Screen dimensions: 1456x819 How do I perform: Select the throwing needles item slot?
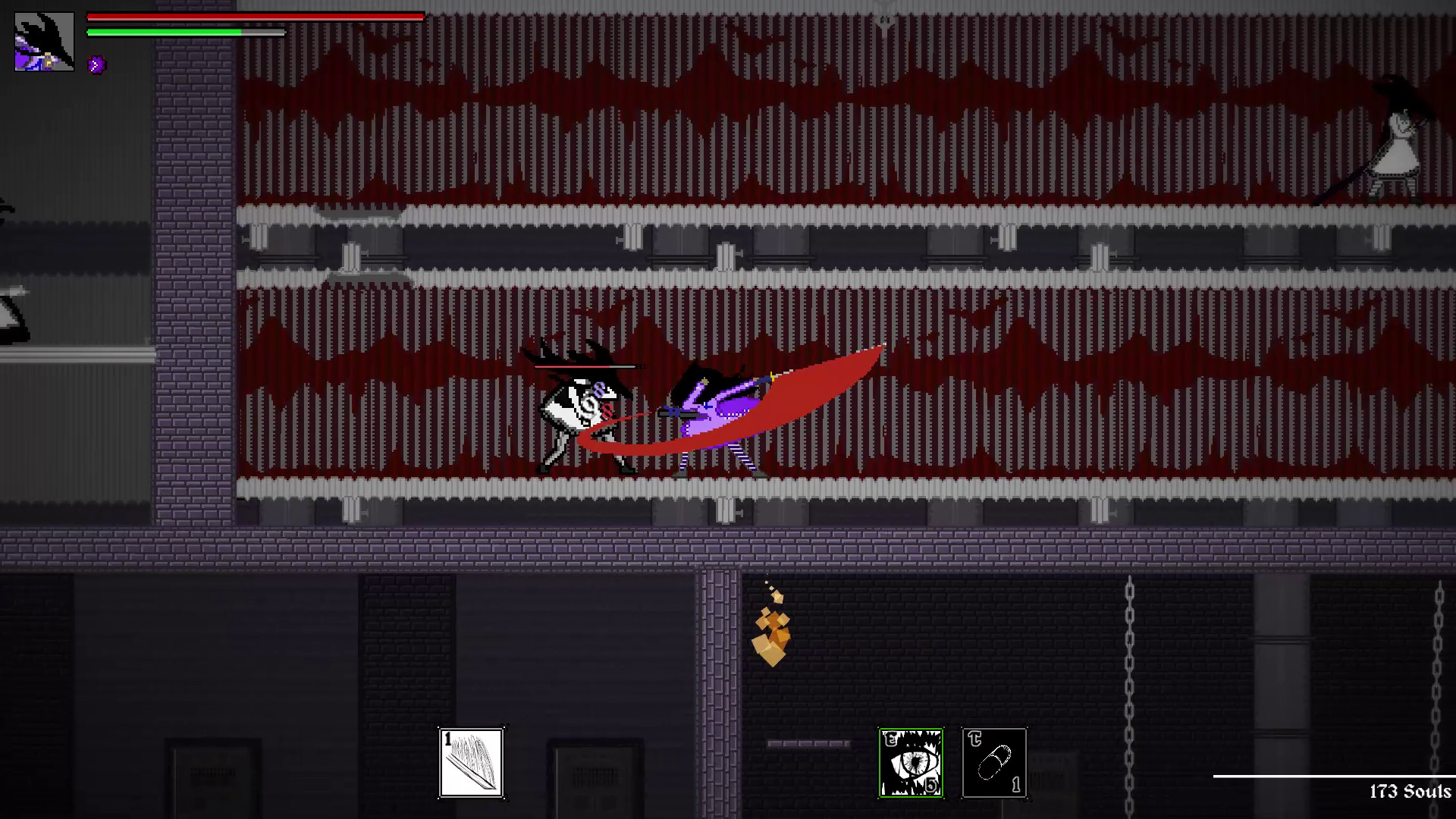471,764
